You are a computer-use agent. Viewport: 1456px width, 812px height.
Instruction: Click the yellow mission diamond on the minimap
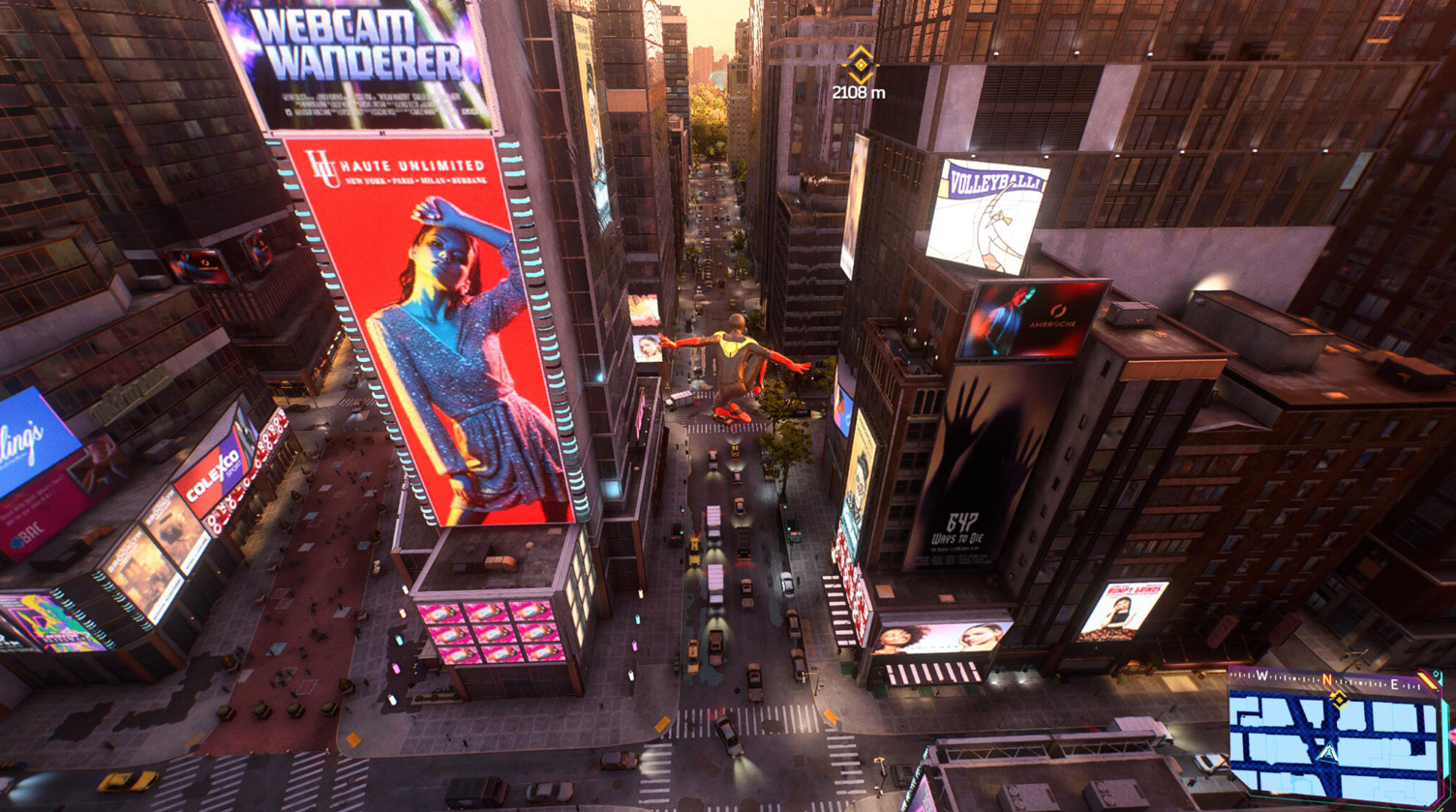(1340, 700)
